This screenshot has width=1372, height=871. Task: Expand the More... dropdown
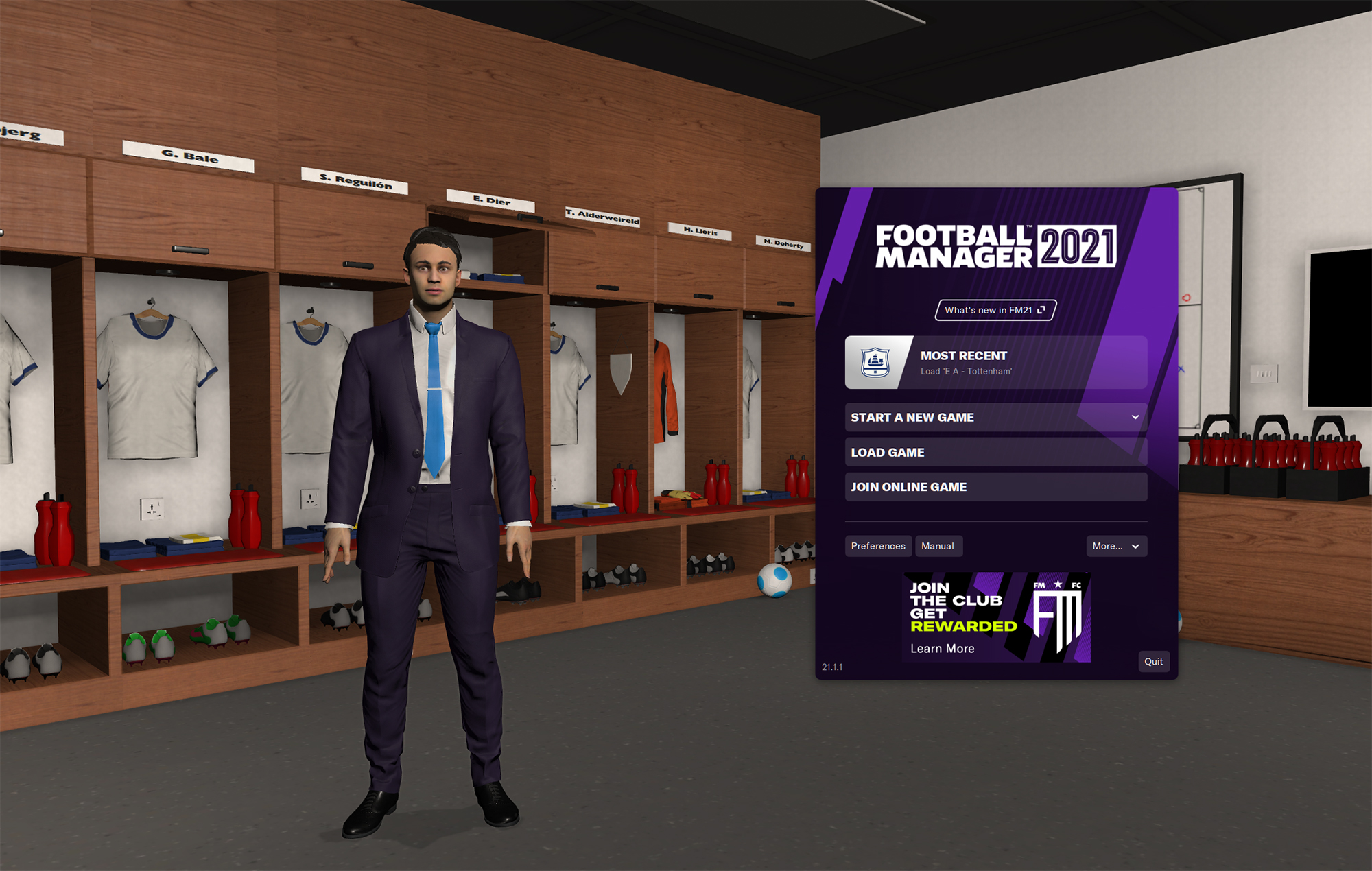click(x=1115, y=546)
